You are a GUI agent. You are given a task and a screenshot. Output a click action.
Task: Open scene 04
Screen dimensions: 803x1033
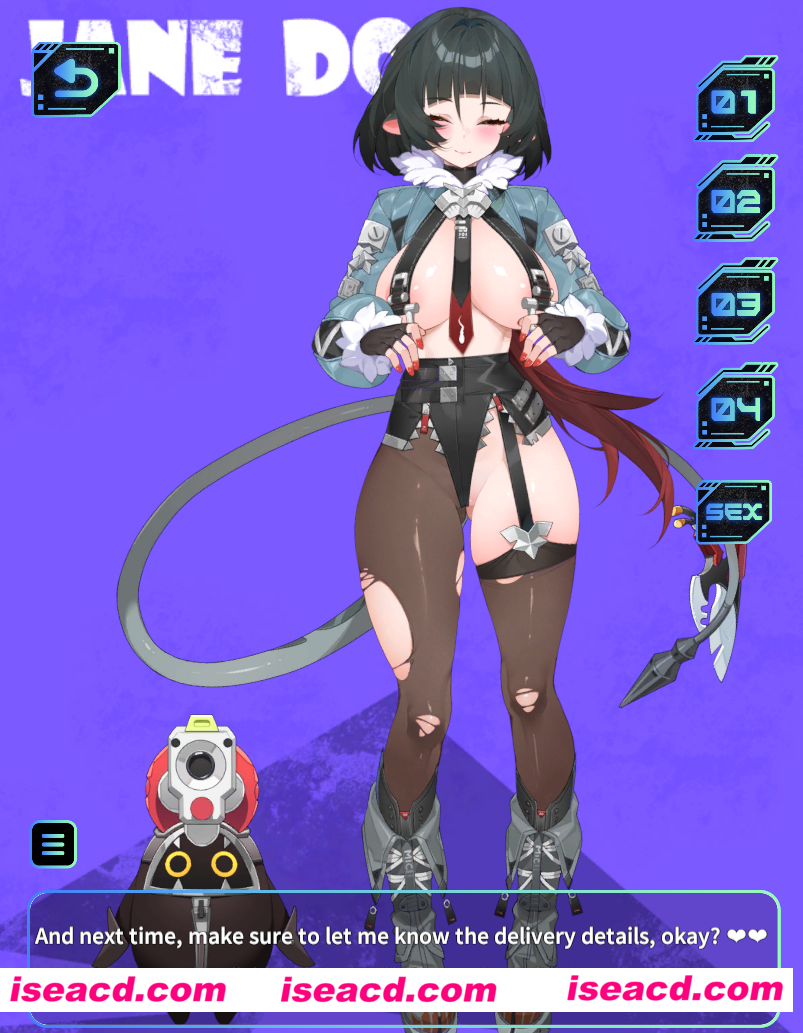click(x=736, y=408)
